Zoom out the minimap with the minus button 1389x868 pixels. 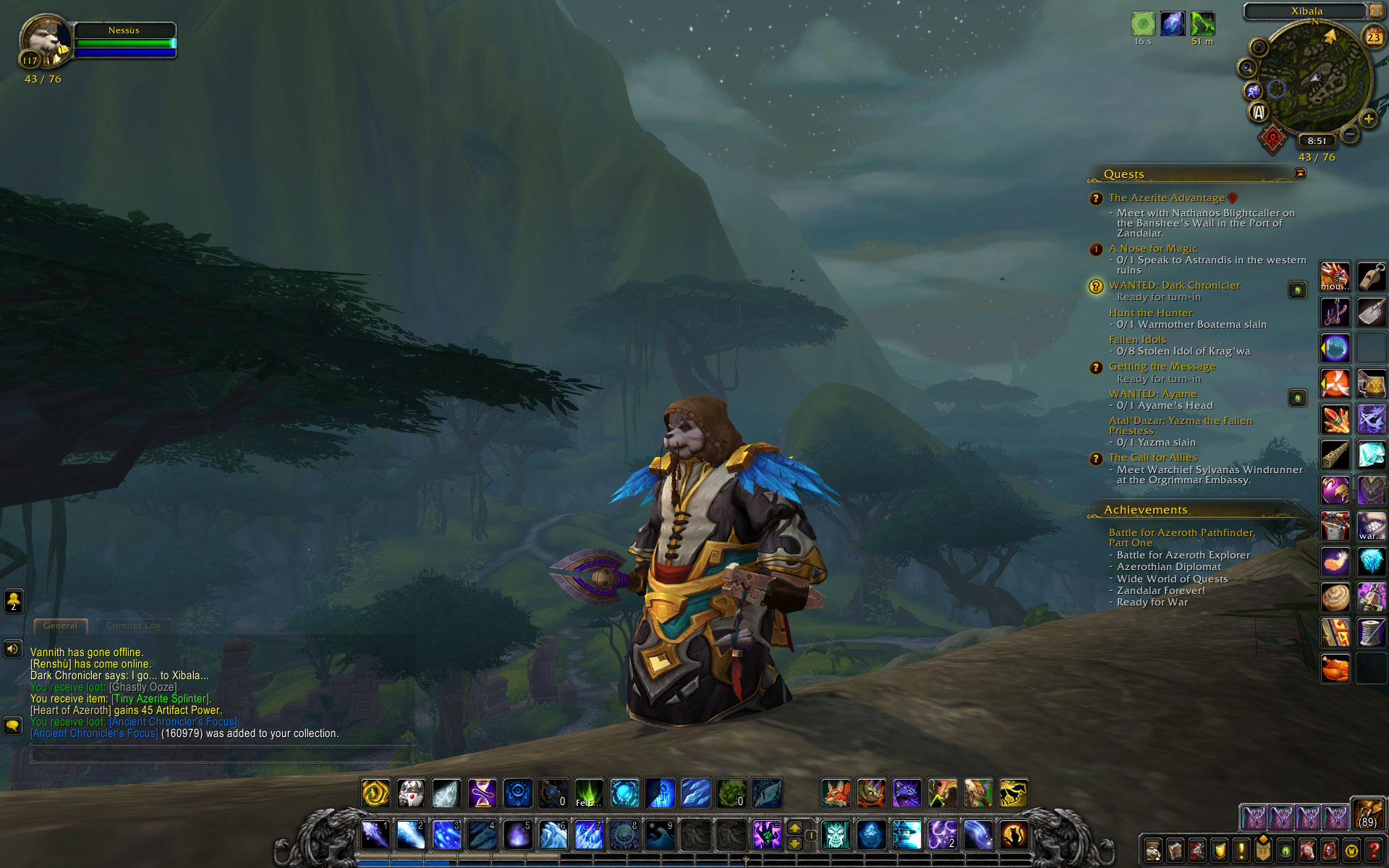[1350, 134]
